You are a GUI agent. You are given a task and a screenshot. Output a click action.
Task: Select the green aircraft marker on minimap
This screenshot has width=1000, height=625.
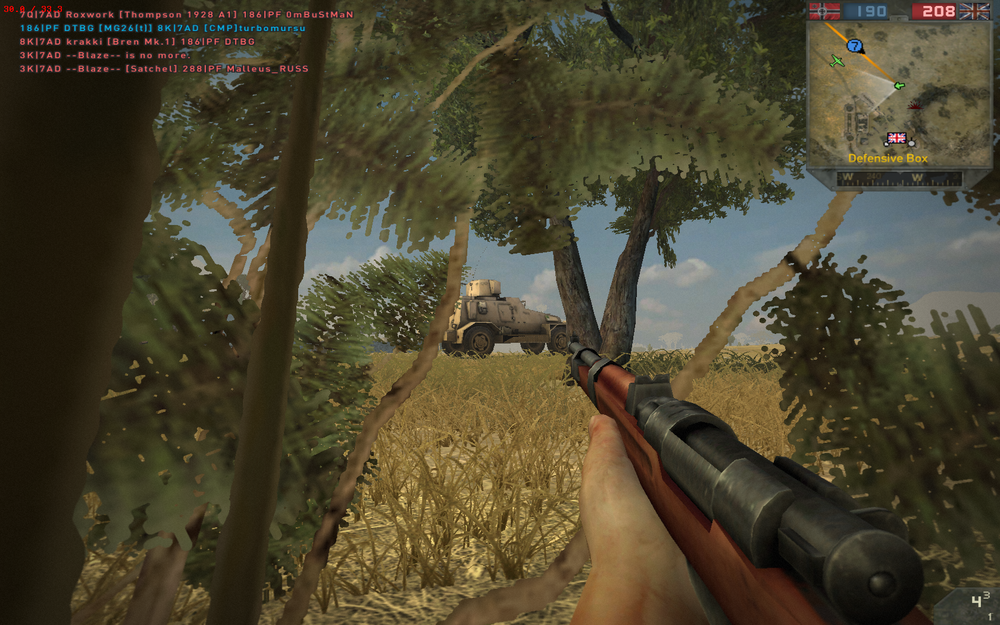click(837, 62)
